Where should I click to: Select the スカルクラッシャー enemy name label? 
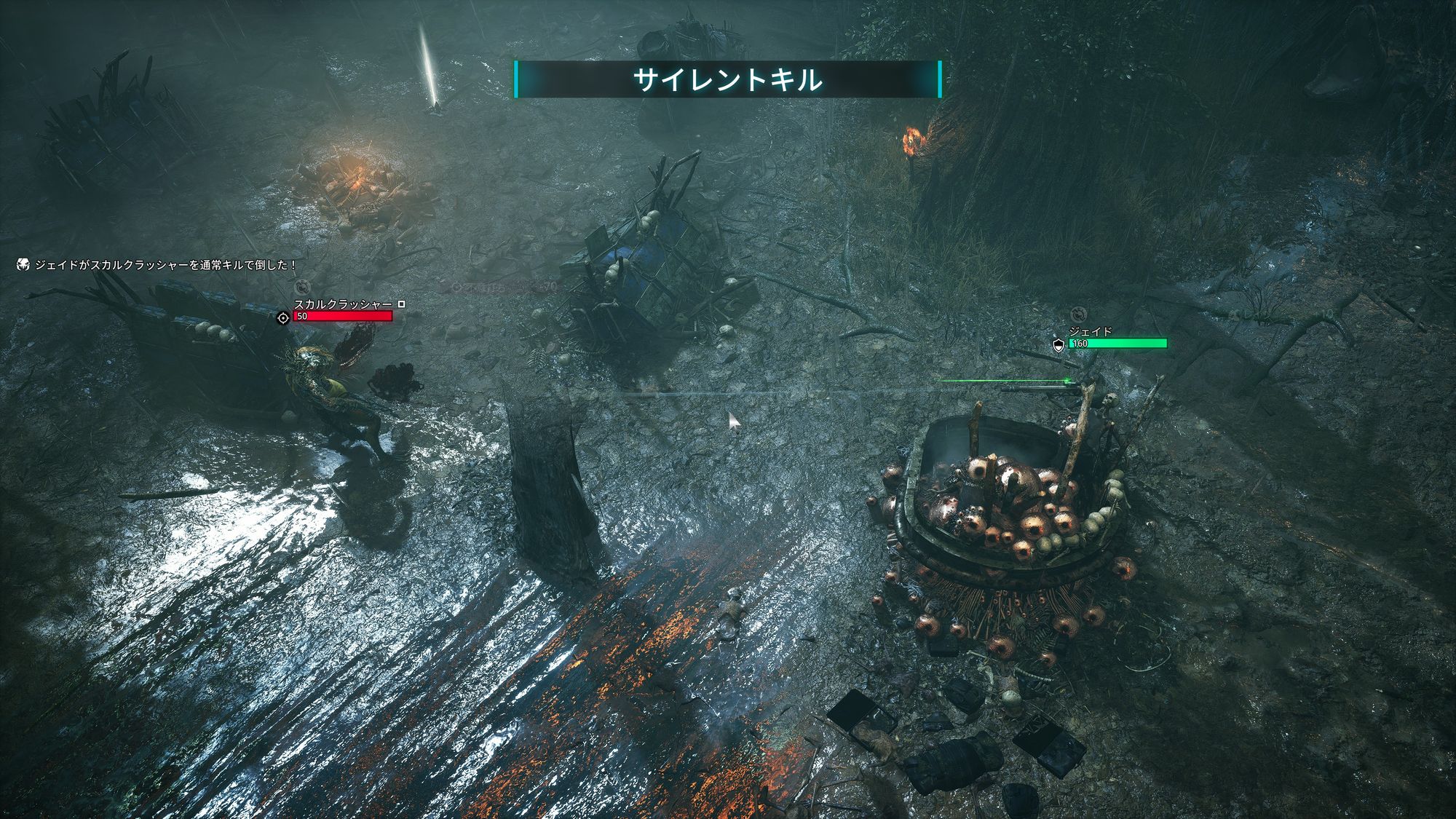(x=343, y=304)
